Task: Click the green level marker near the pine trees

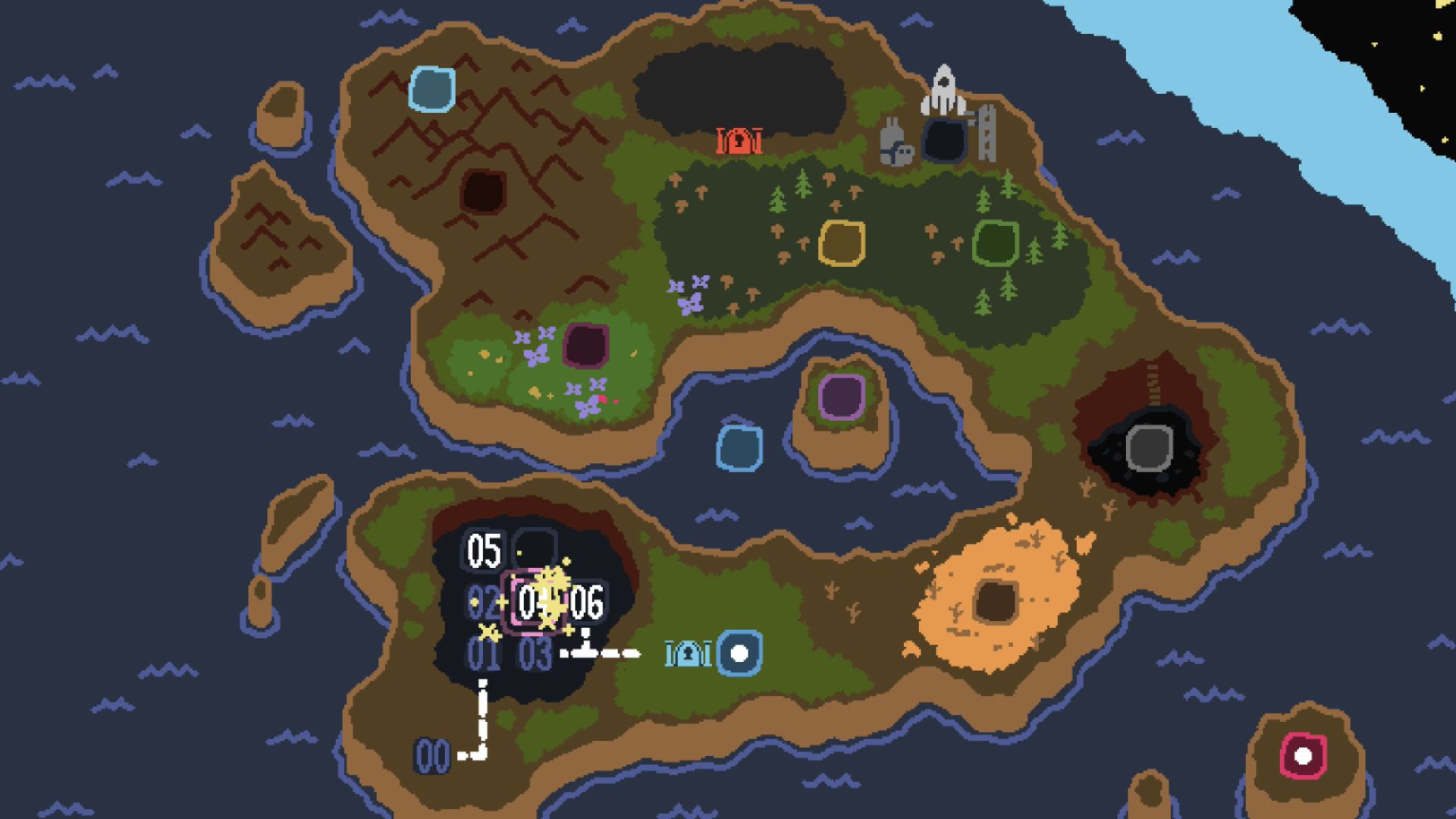Action: pyautogui.click(x=997, y=241)
